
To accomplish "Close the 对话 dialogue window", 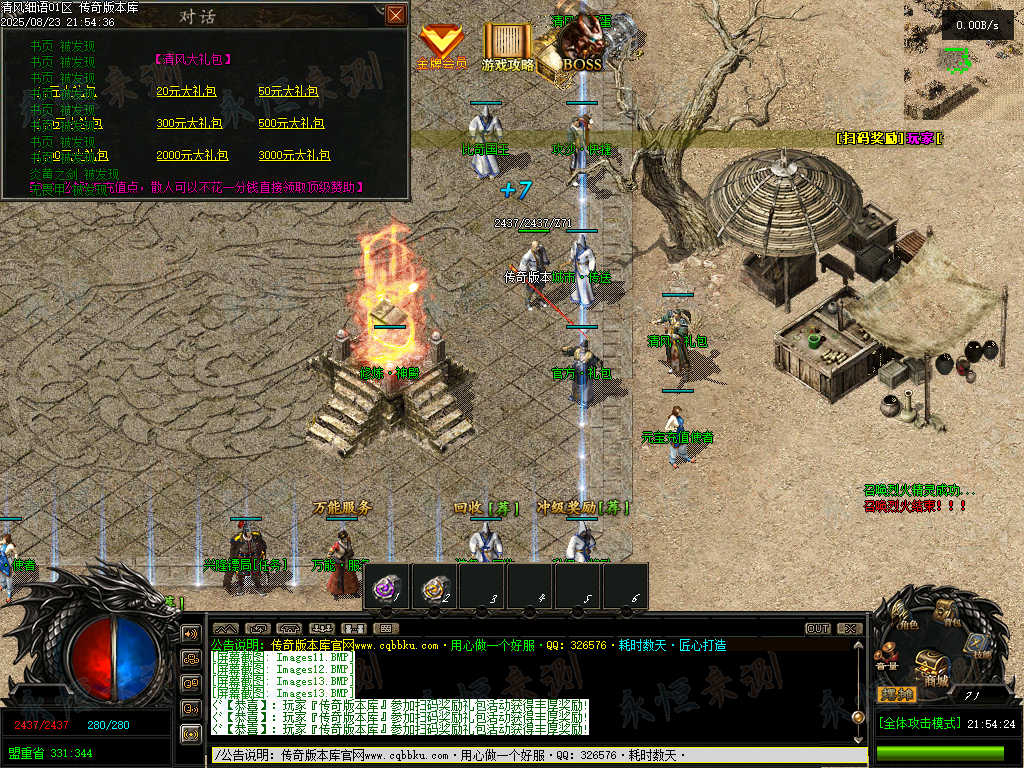I will [x=396, y=14].
